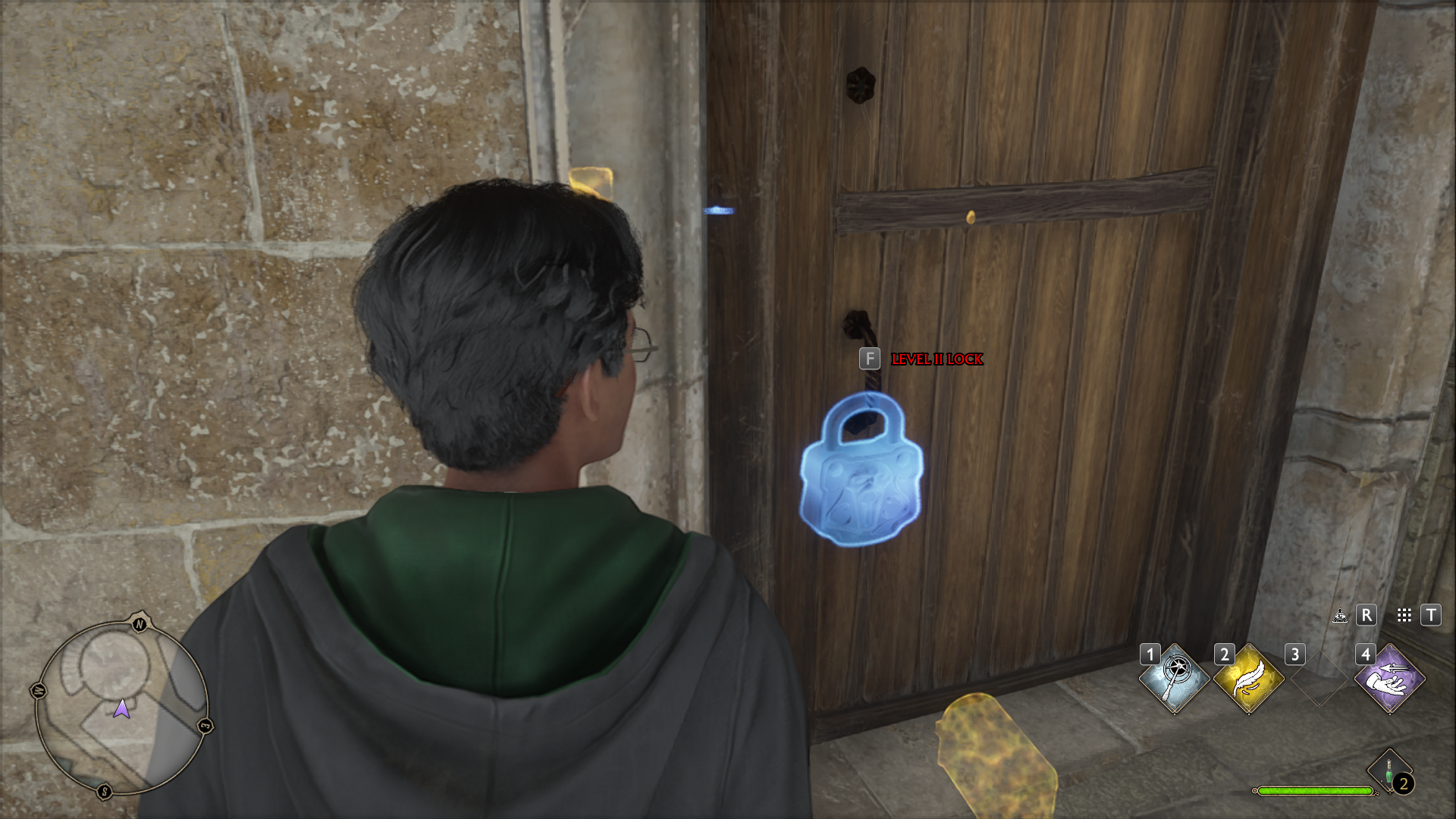Image resolution: width=1456 pixels, height=819 pixels.
Task: Open the spell set grid icon
Action: pyautogui.click(x=1402, y=616)
